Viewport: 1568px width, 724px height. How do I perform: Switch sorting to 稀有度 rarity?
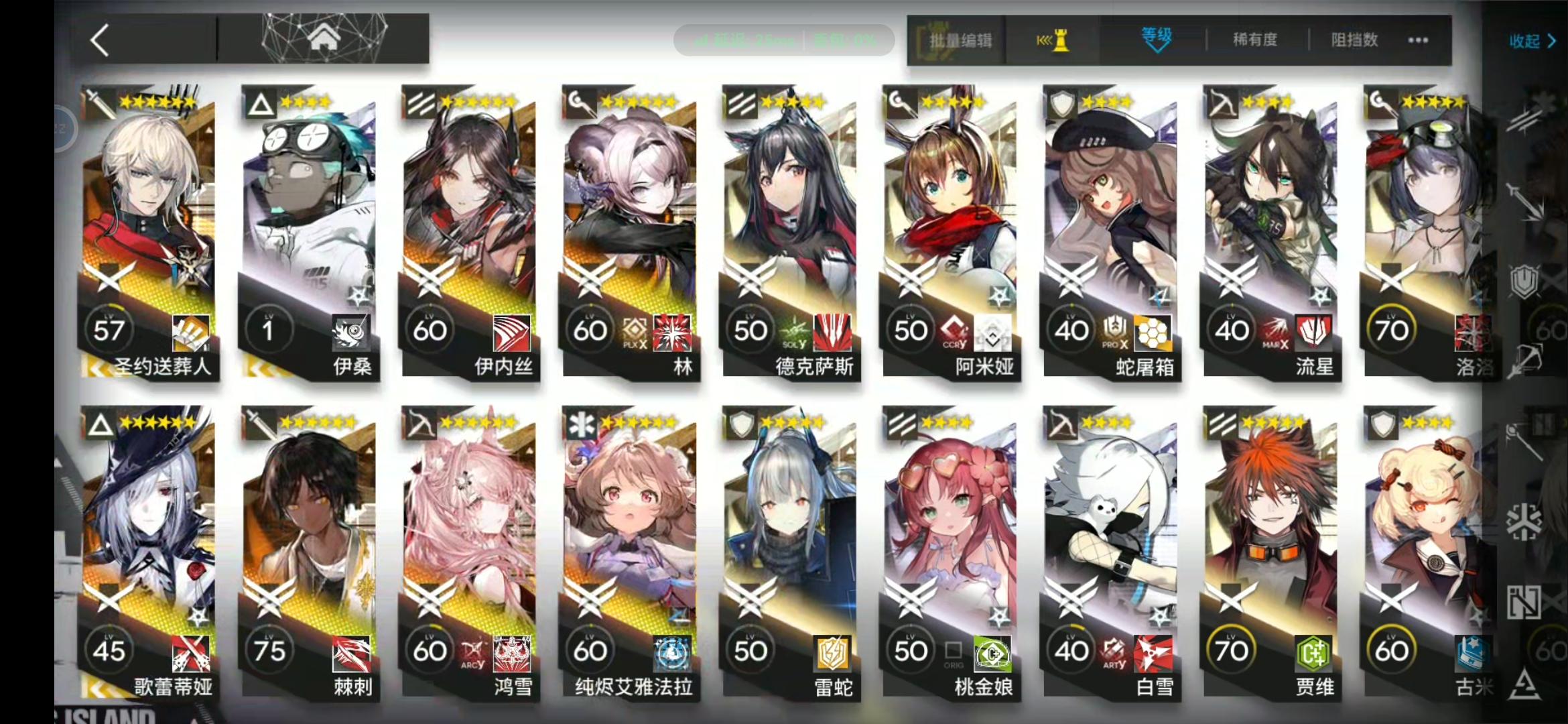[1255, 40]
